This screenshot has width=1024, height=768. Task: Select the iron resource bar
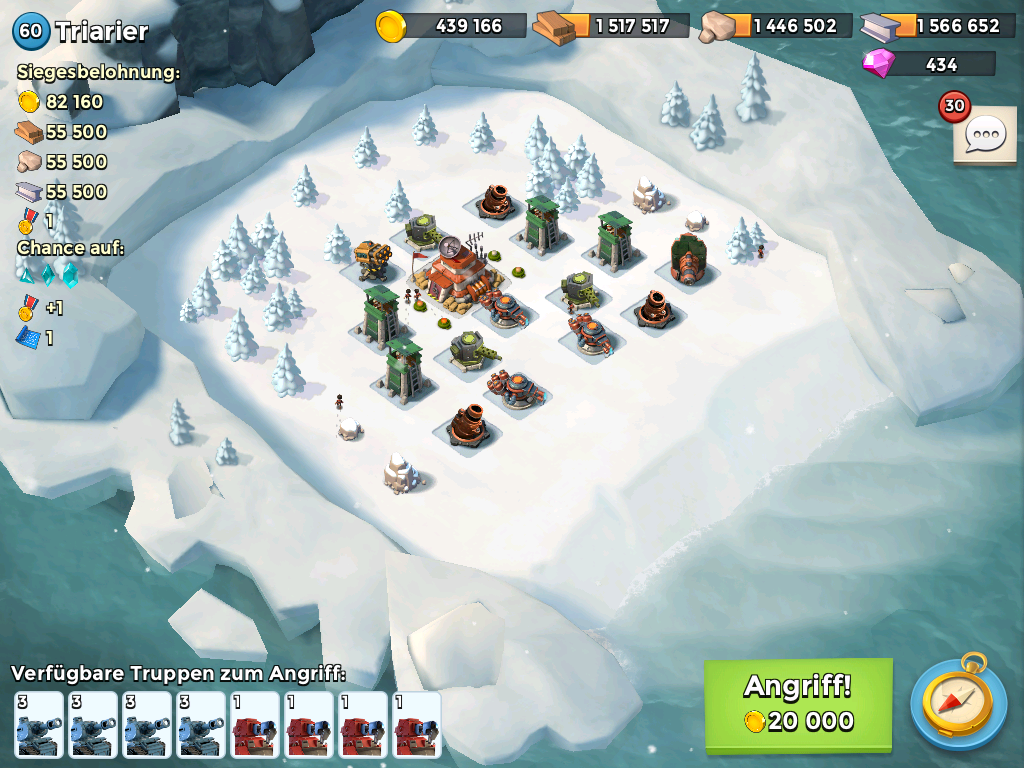click(938, 26)
